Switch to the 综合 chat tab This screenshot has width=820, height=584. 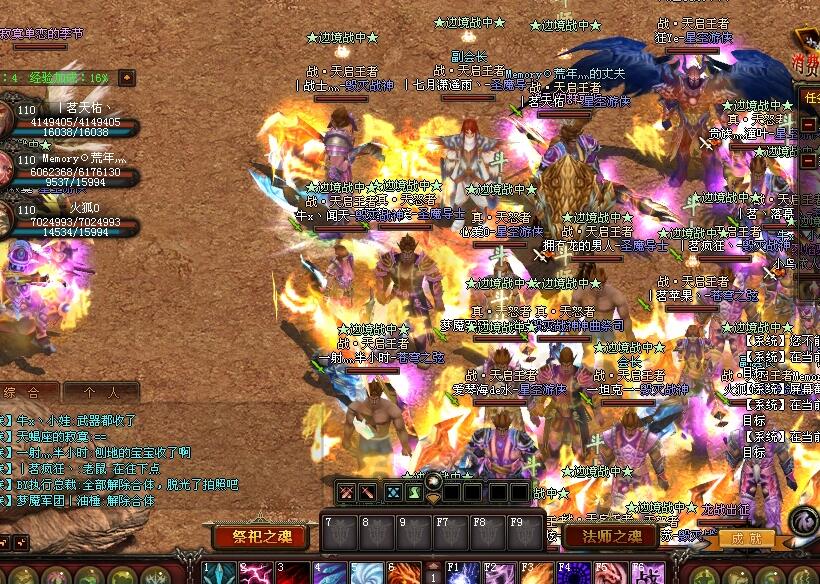pos(28,392)
